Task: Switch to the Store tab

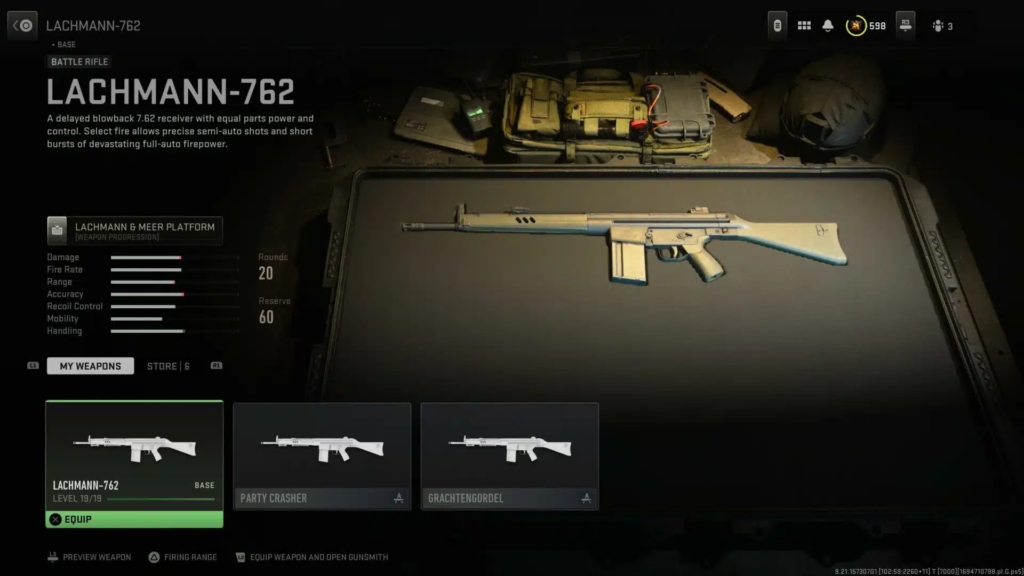Action: [x=167, y=366]
